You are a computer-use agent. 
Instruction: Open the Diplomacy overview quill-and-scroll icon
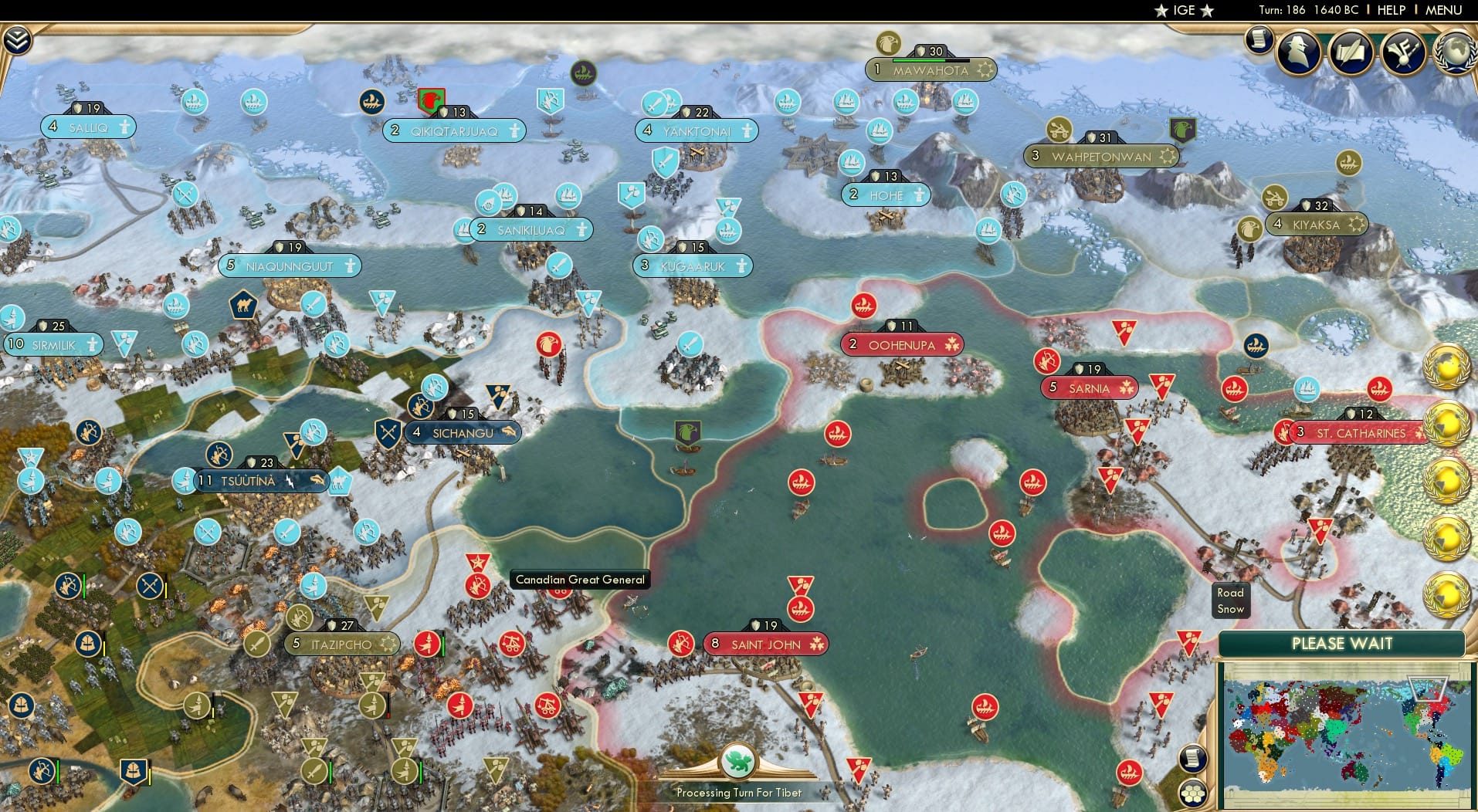coord(1351,52)
